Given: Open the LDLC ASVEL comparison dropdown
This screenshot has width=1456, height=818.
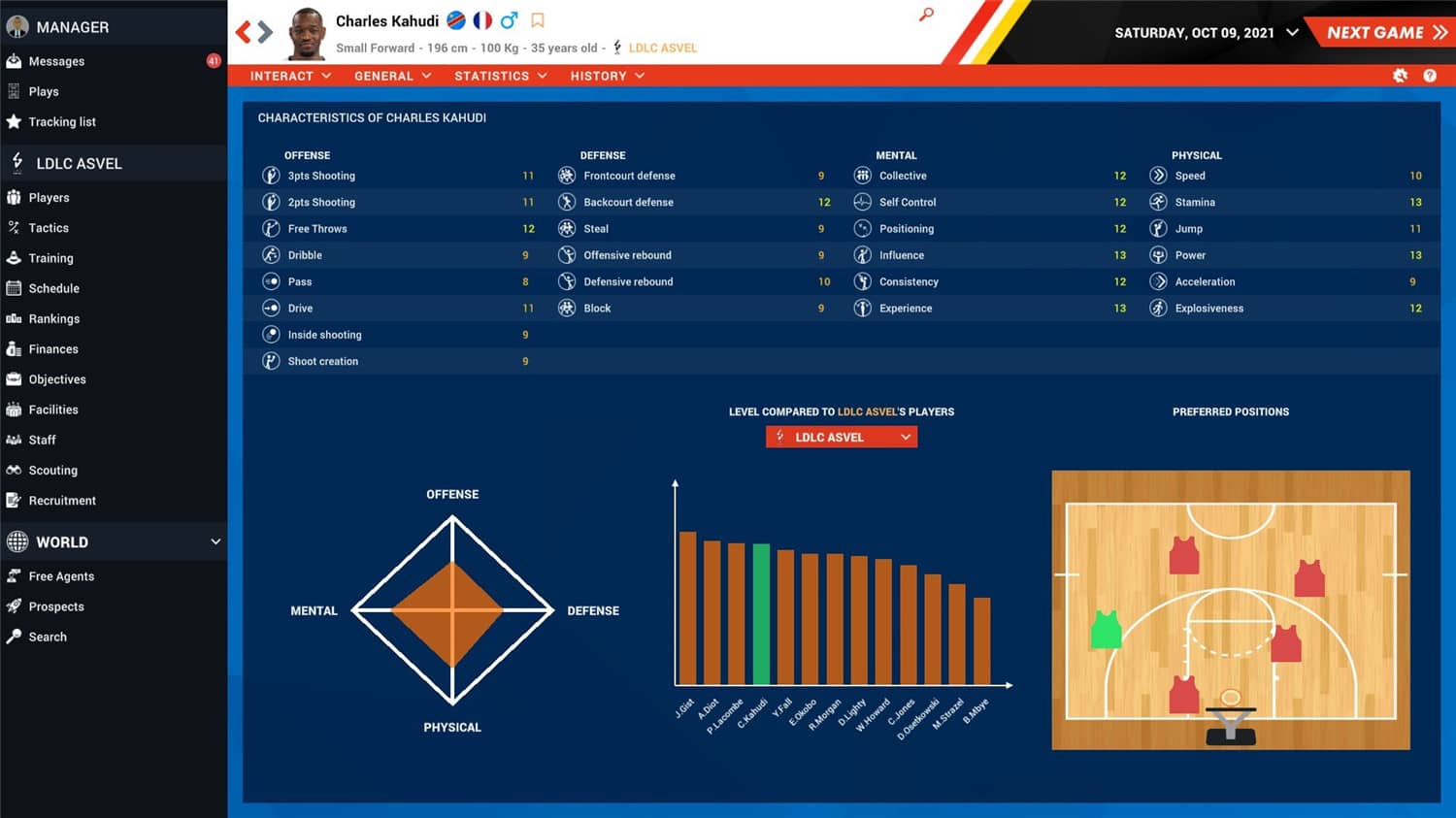Looking at the screenshot, I should tap(841, 437).
